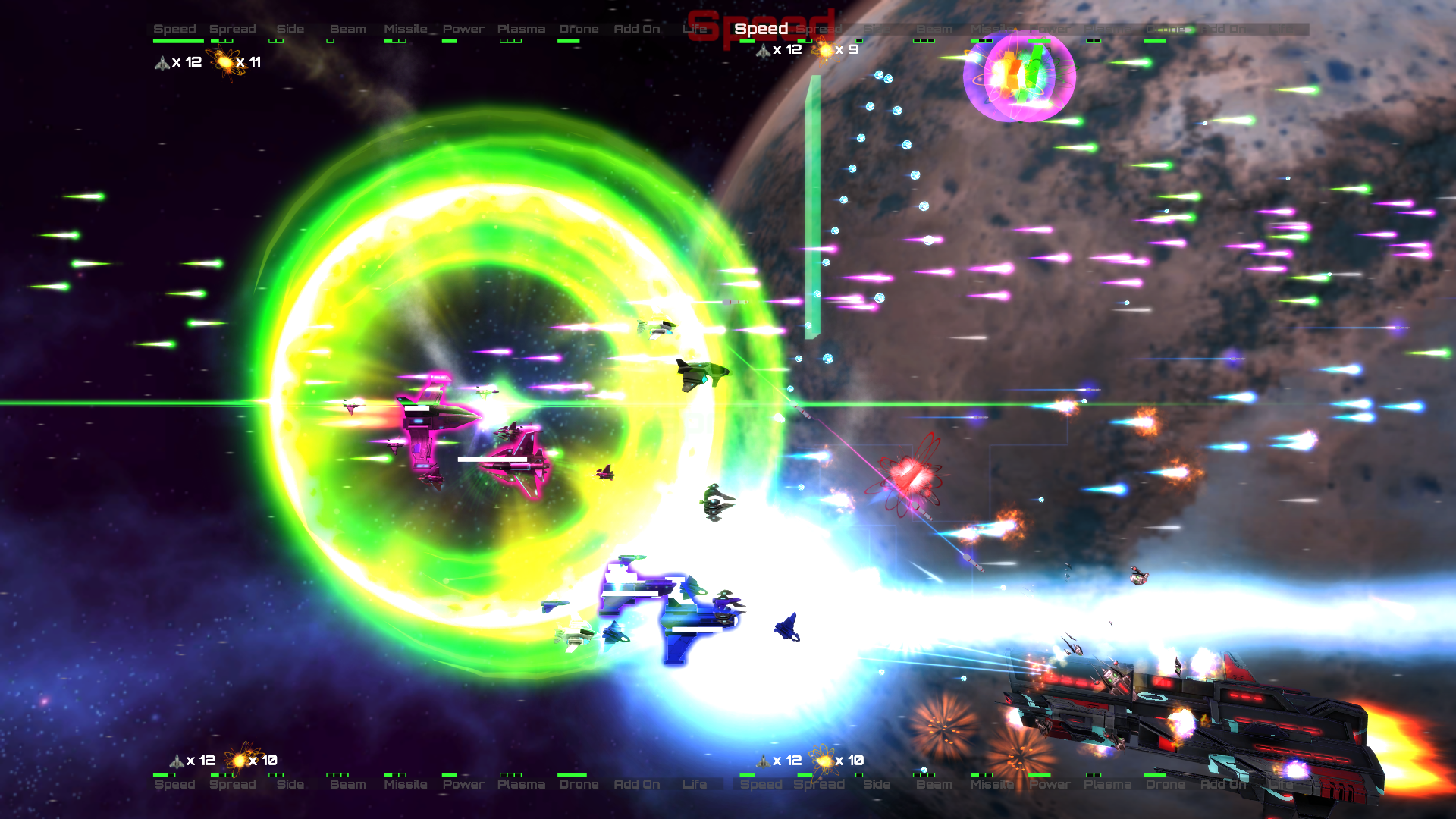Select the Plasma label in the bottom HUD
This screenshot has width=1456, height=819.
(x=520, y=785)
